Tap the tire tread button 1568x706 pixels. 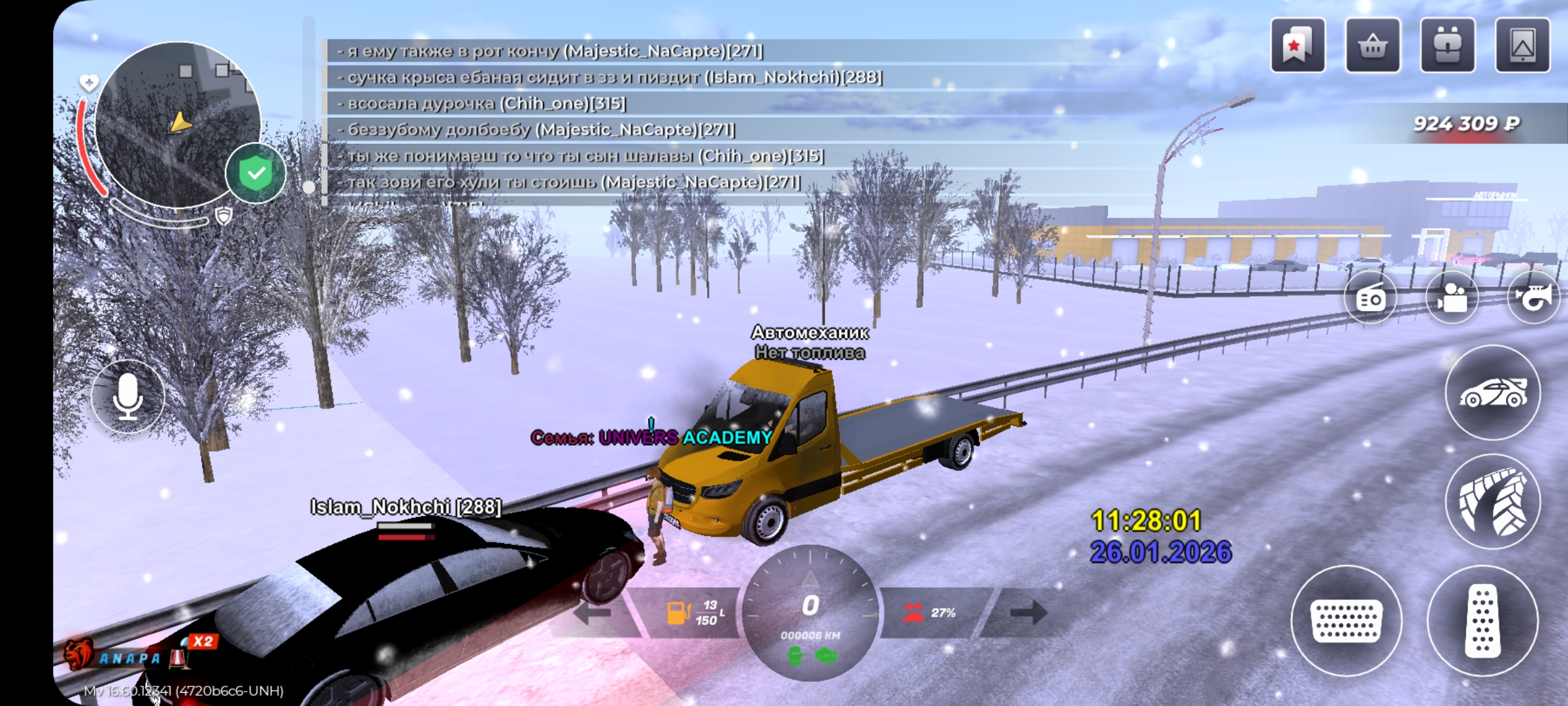pos(1493,502)
